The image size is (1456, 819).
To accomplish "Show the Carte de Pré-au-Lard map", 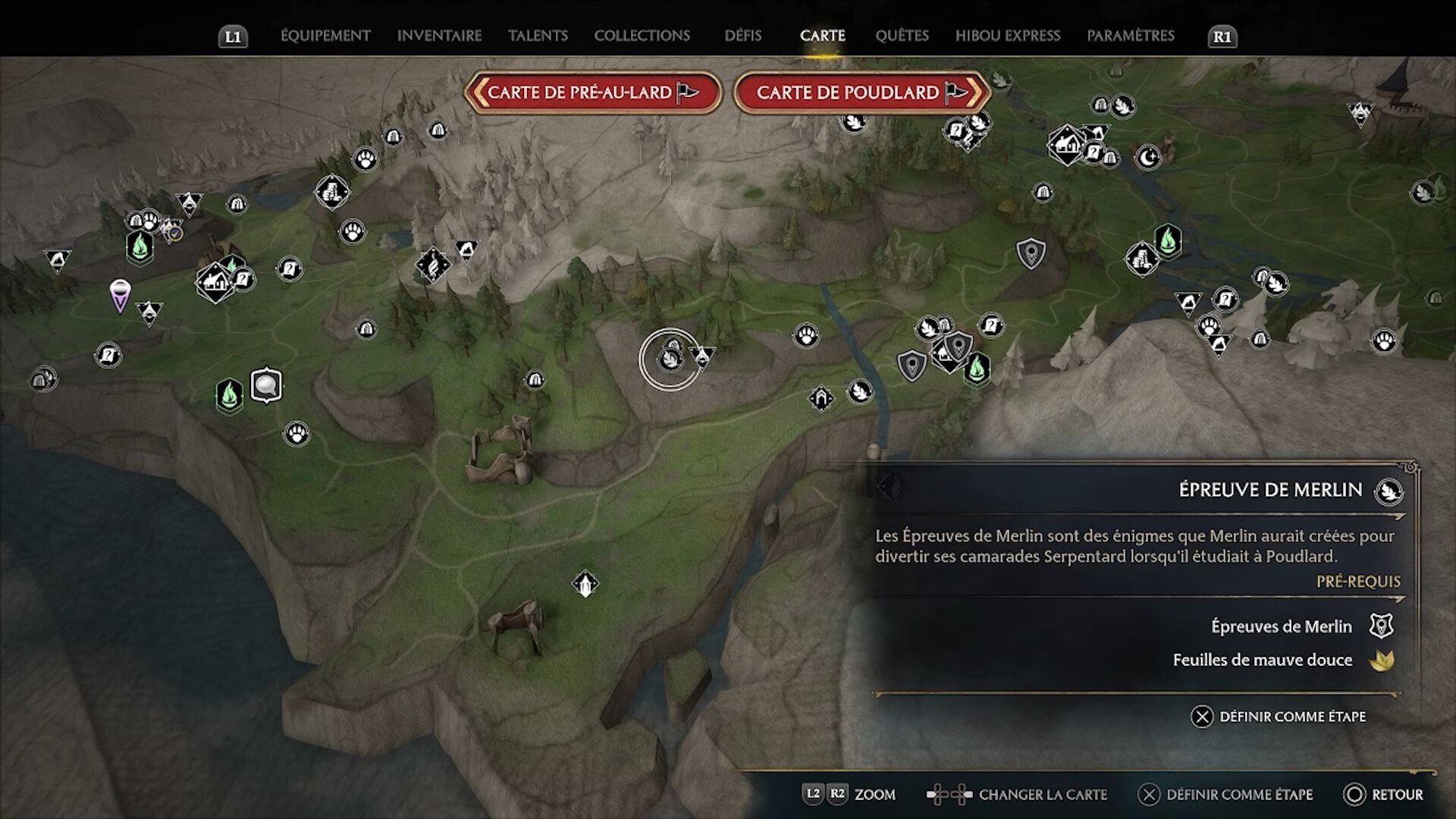I will 592,93.
